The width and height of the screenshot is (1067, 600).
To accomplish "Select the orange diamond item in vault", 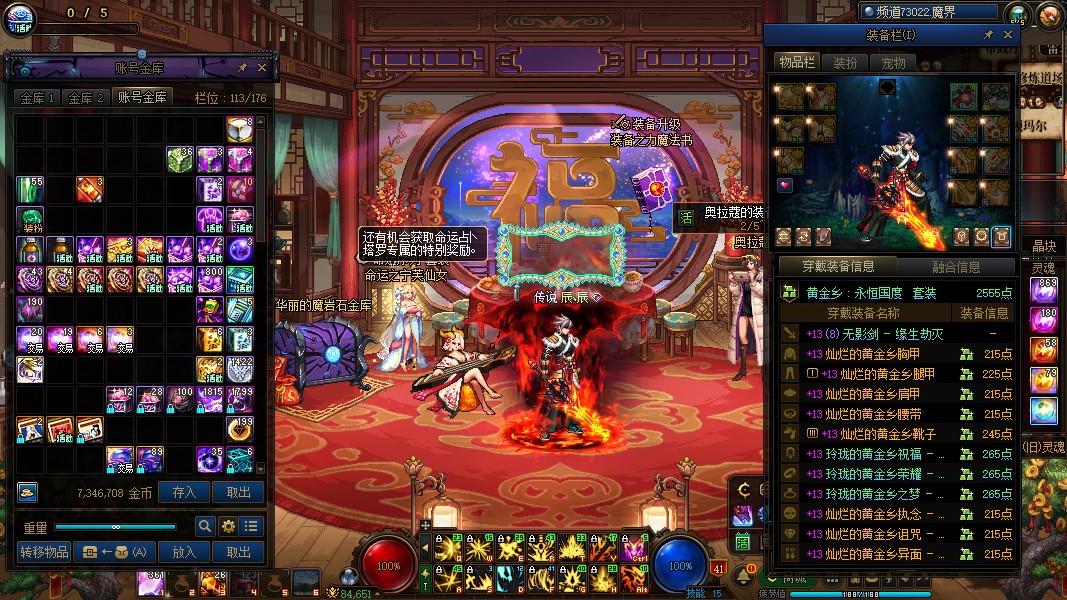I will coord(90,189).
